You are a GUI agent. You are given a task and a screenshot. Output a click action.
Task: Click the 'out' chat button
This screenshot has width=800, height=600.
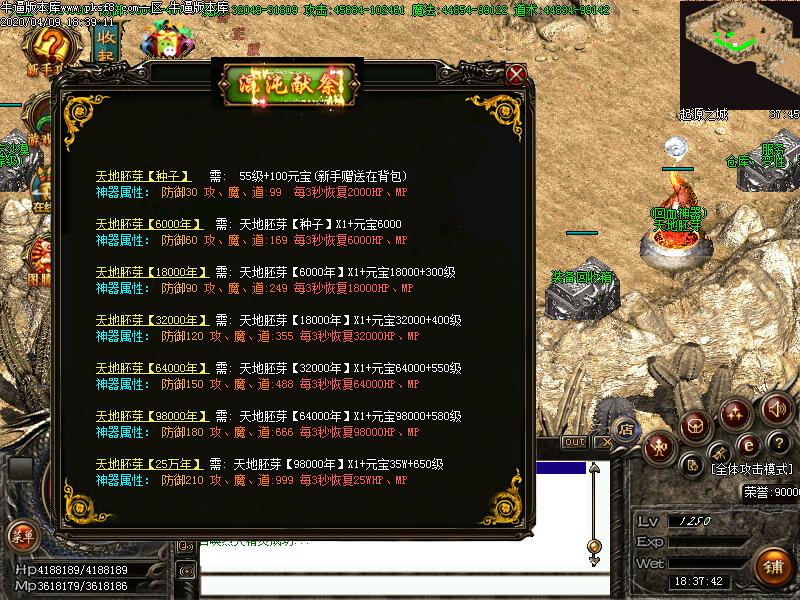(x=574, y=442)
